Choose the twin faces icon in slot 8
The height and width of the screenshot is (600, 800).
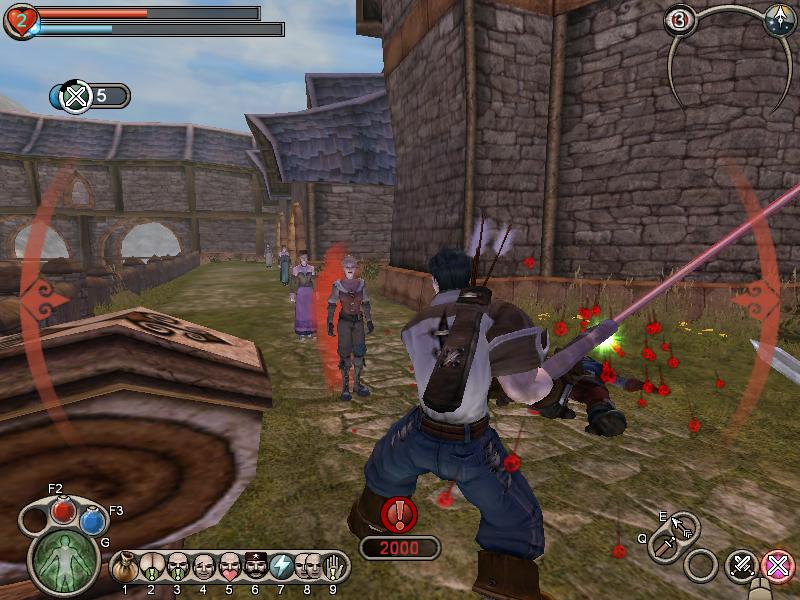[x=307, y=567]
